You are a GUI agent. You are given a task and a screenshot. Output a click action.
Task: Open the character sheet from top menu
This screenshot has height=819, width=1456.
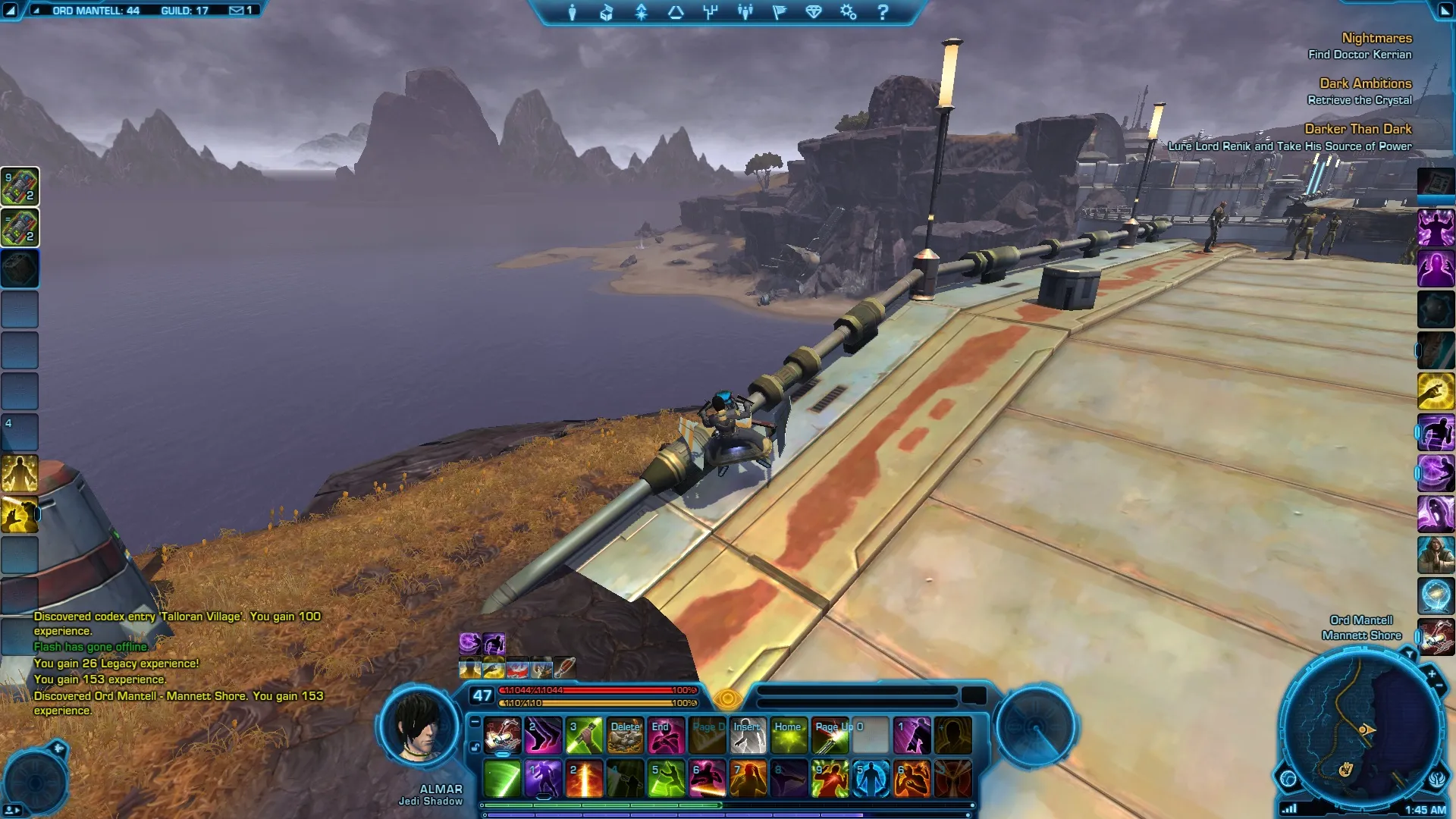click(573, 12)
